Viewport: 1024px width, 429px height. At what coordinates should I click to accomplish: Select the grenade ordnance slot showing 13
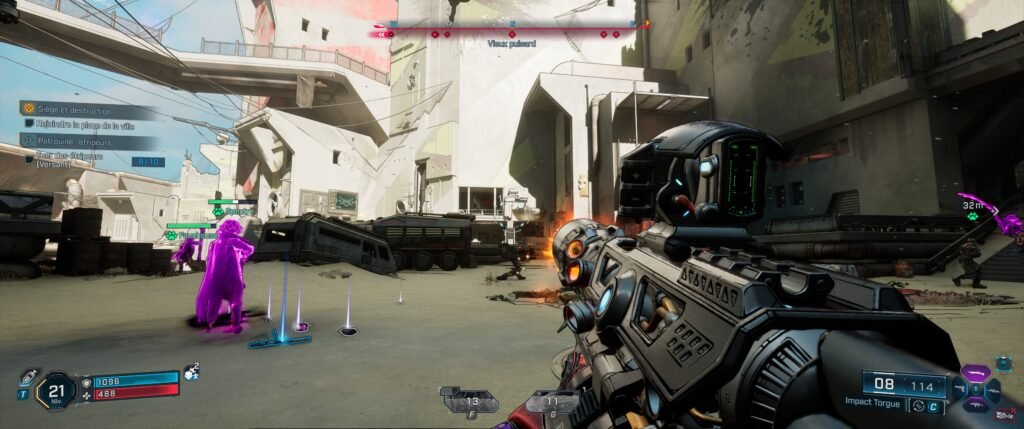[467, 402]
